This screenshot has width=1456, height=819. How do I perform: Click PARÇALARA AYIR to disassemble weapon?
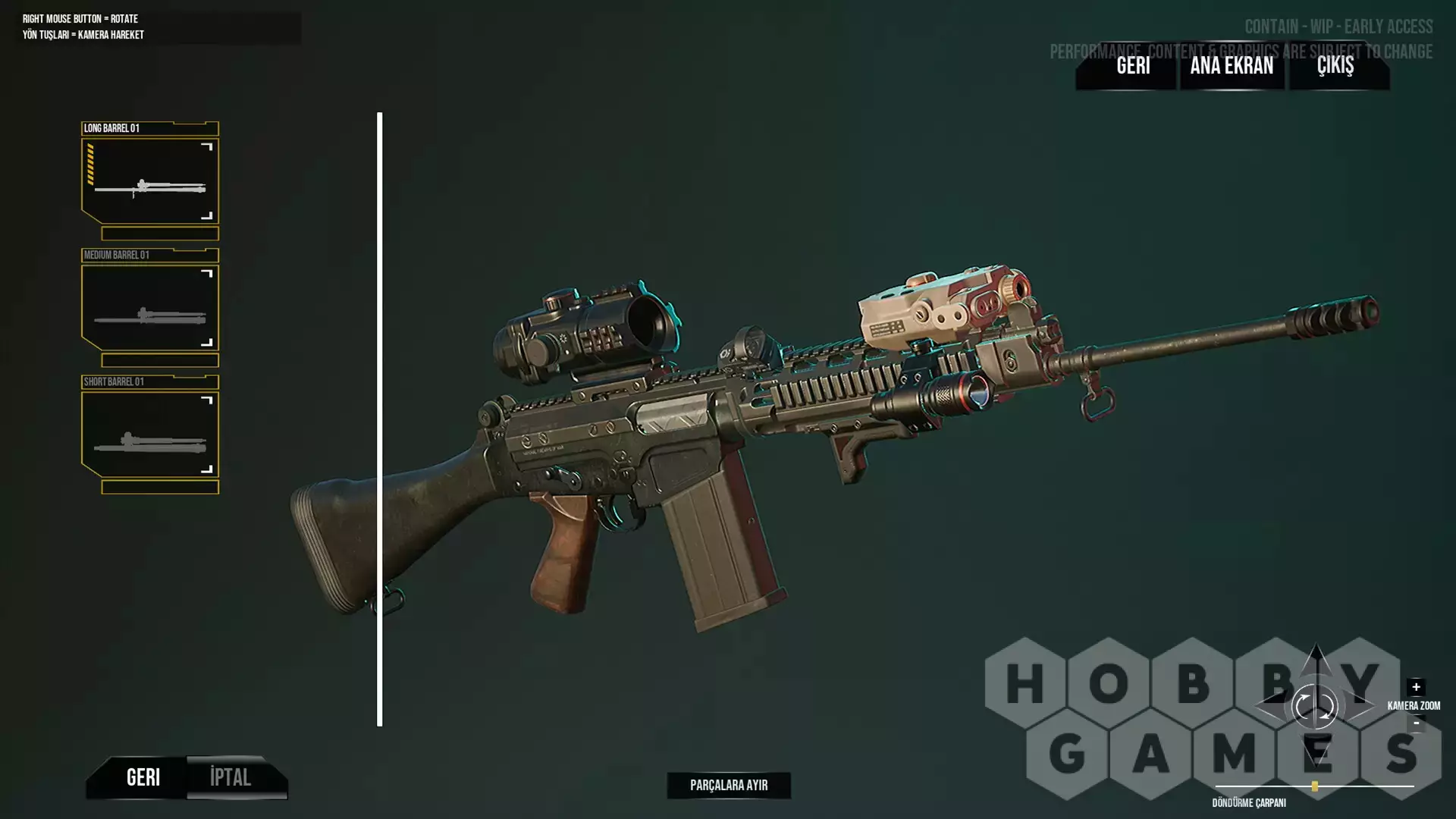click(729, 786)
